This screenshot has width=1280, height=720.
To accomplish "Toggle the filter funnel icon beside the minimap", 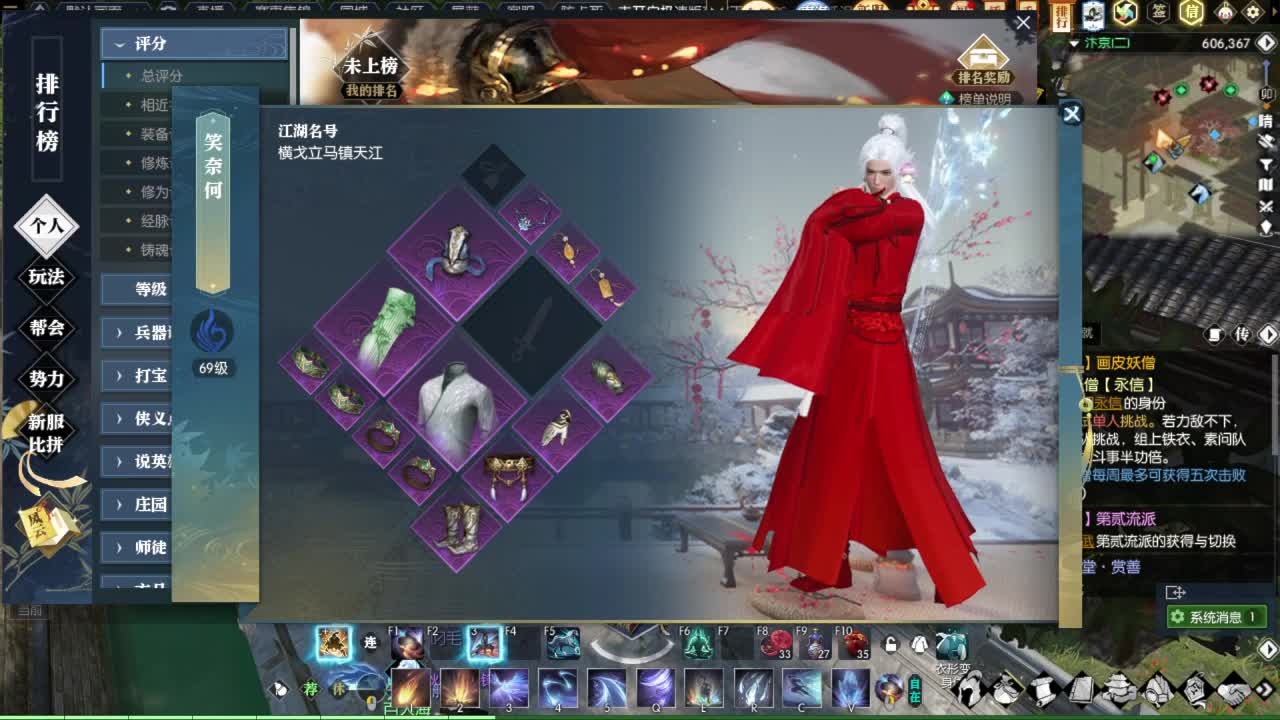I will coord(1266,164).
